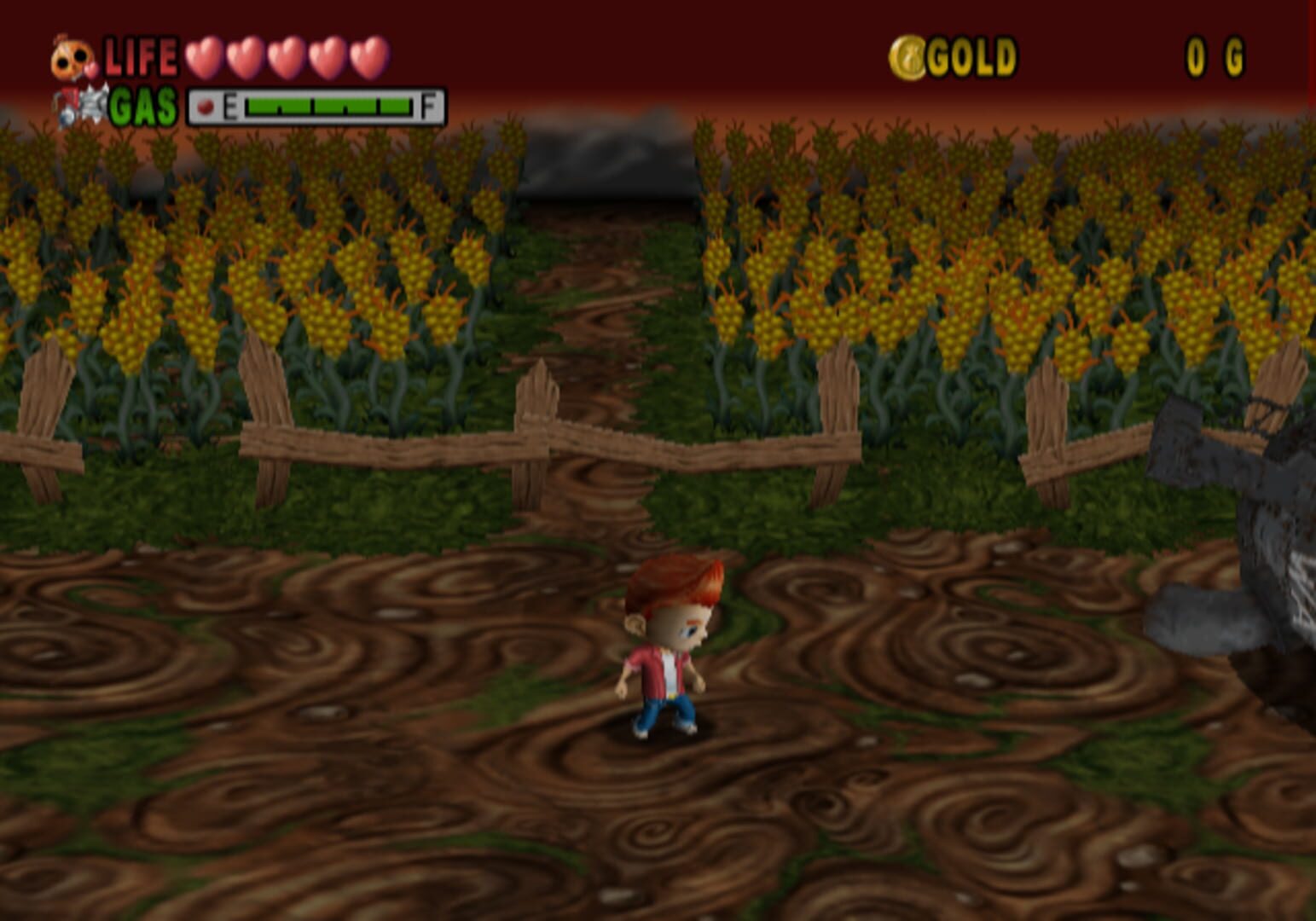Viewport: 1316px width, 921px height.
Task: Toggle the red indicator light on the gas gauge
Action: 205,104
